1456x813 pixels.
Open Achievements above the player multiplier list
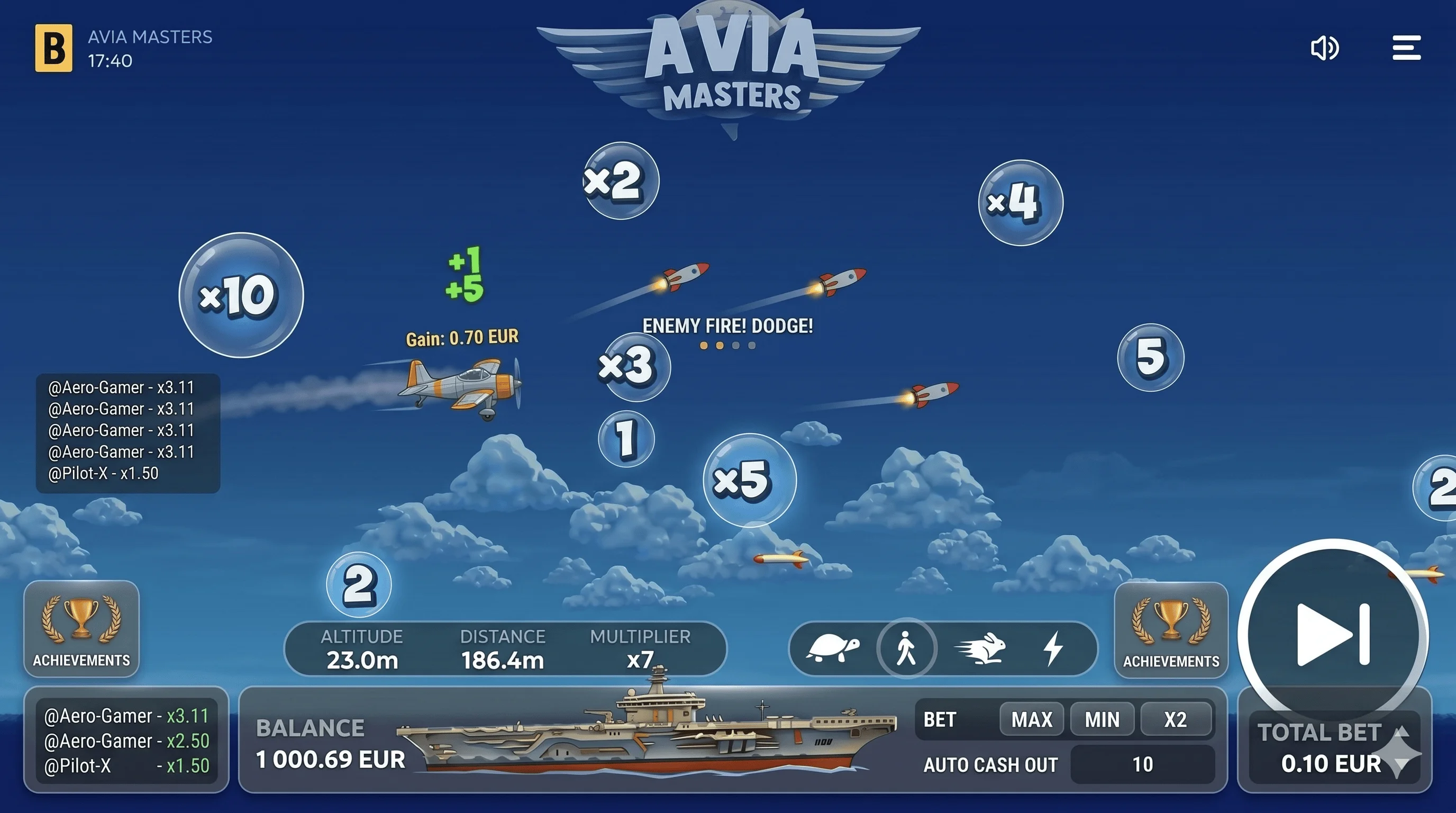[x=81, y=629]
